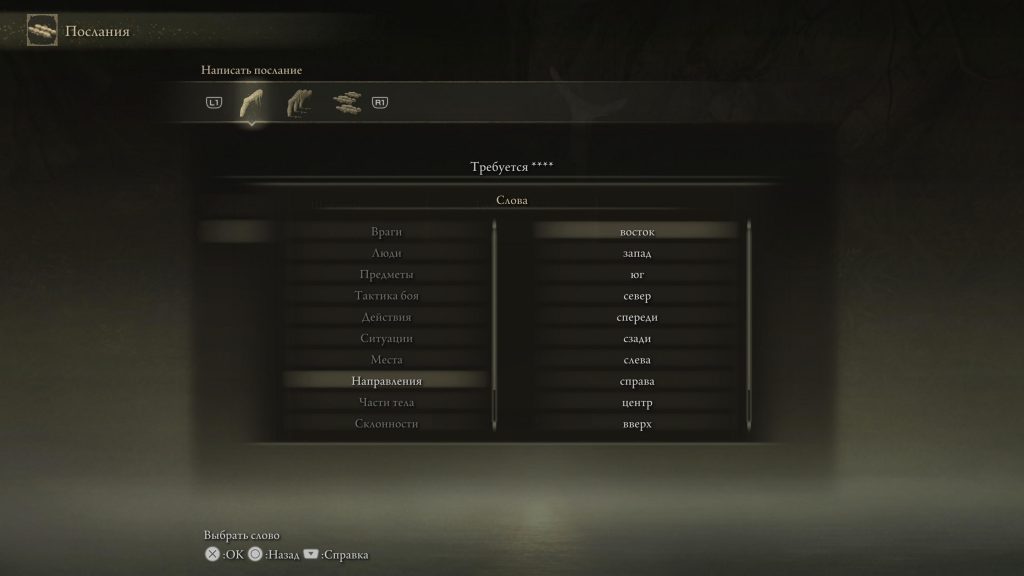The height and width of the screenshot is (576, 1024).
Task: Open the Предметы word category
Action: coord(386,275)
